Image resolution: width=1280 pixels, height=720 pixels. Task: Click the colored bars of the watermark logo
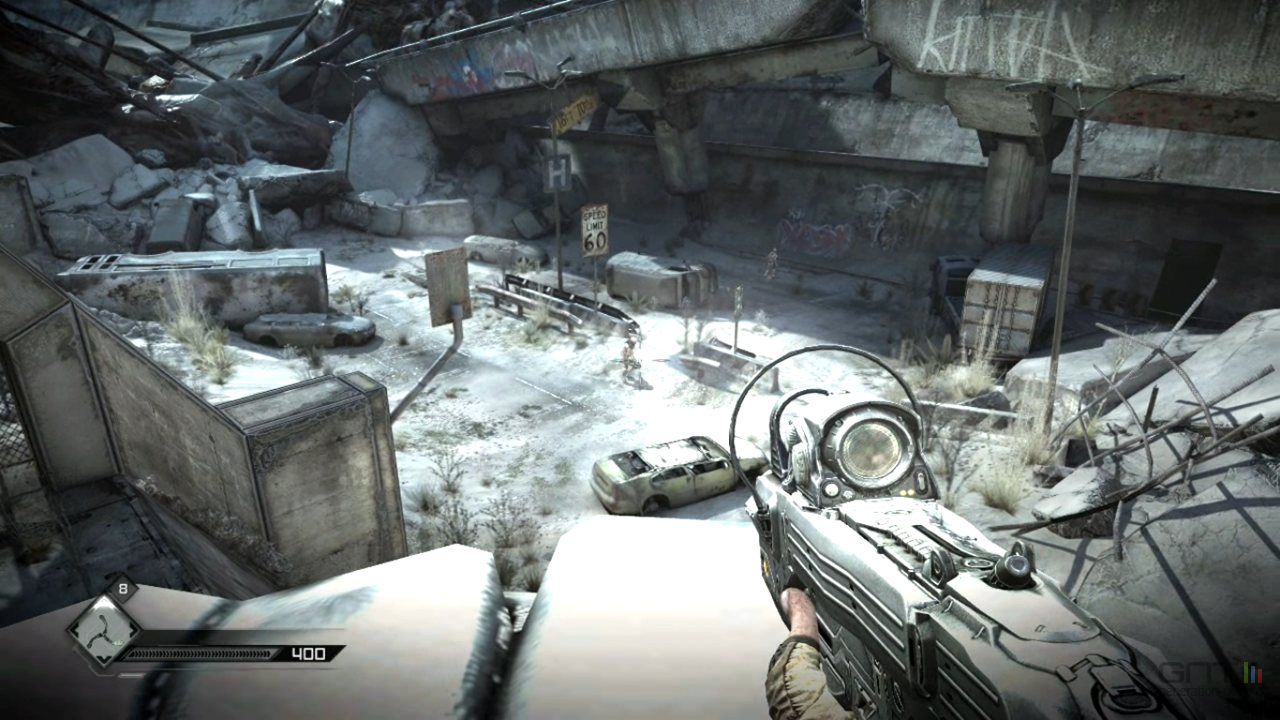pos(1253,672)
